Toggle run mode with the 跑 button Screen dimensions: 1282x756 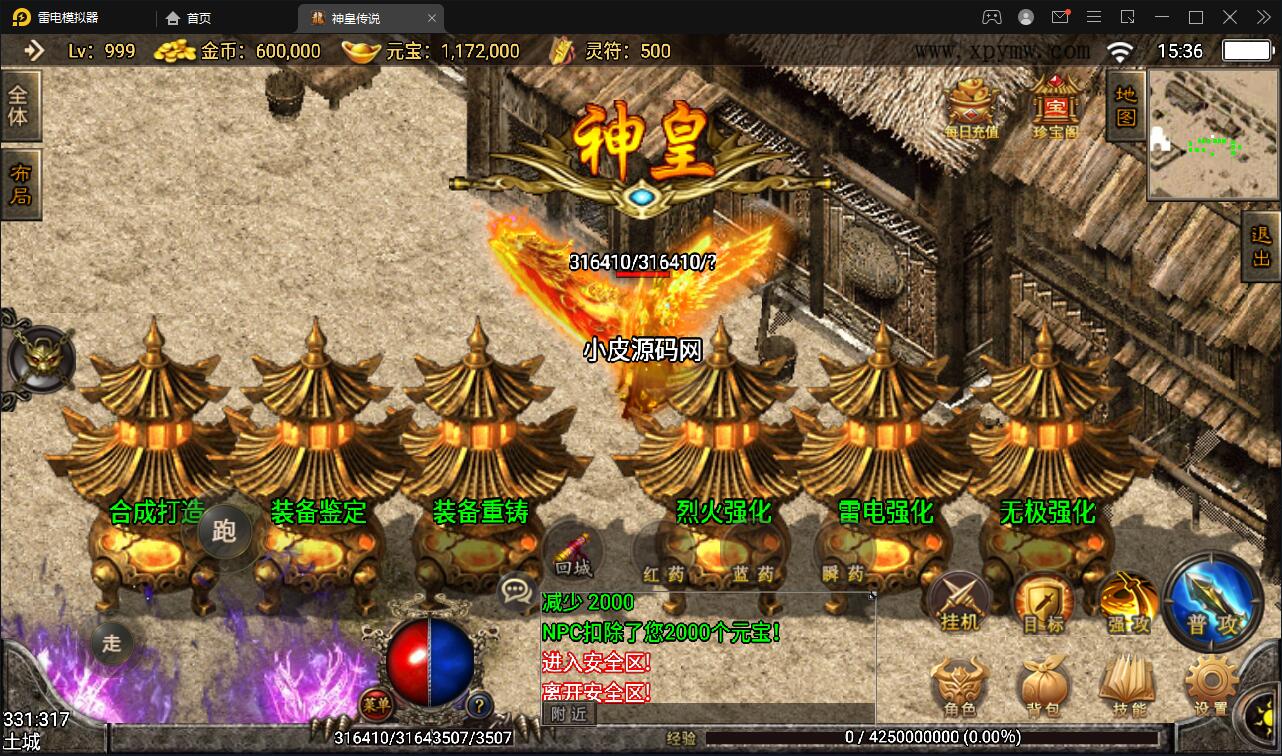pos(225,532)
